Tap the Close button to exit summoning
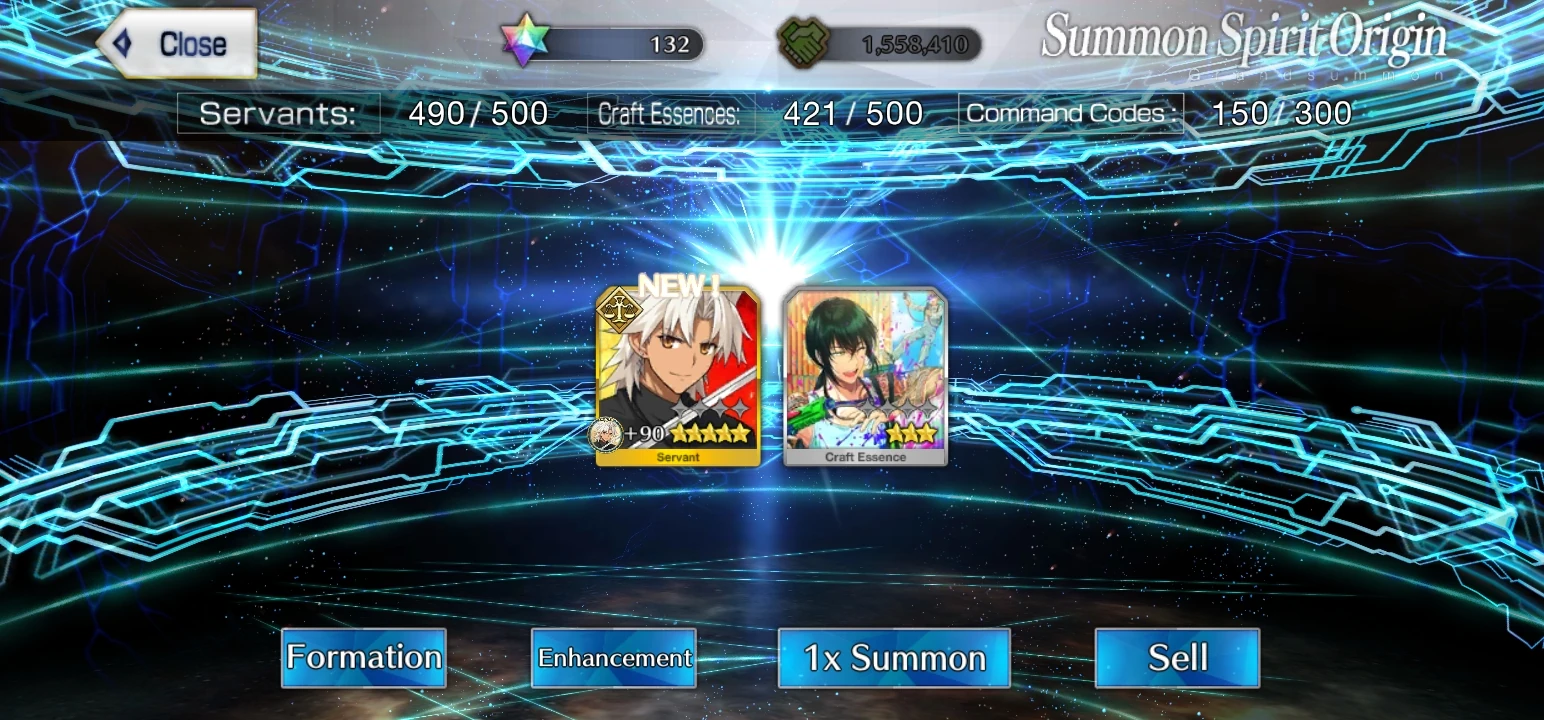 pyautogui.click(x=178, y=43)
